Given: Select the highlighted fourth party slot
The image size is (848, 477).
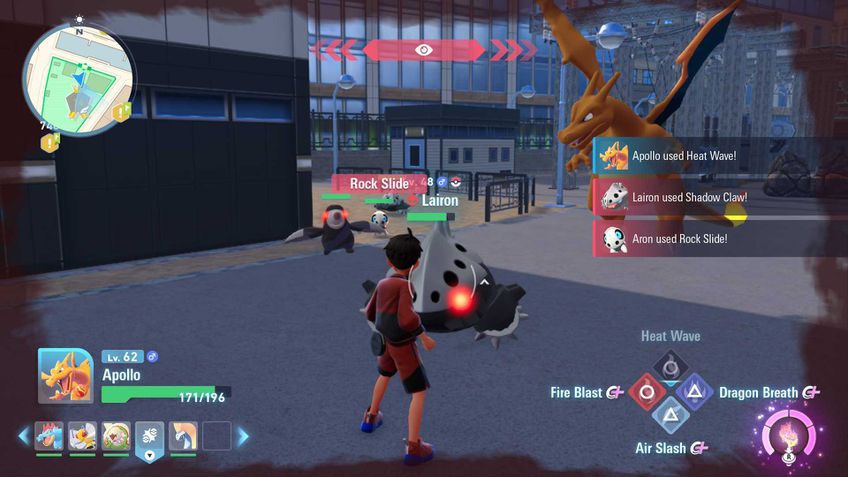Looking at the screenshot, I should [150, 436].
